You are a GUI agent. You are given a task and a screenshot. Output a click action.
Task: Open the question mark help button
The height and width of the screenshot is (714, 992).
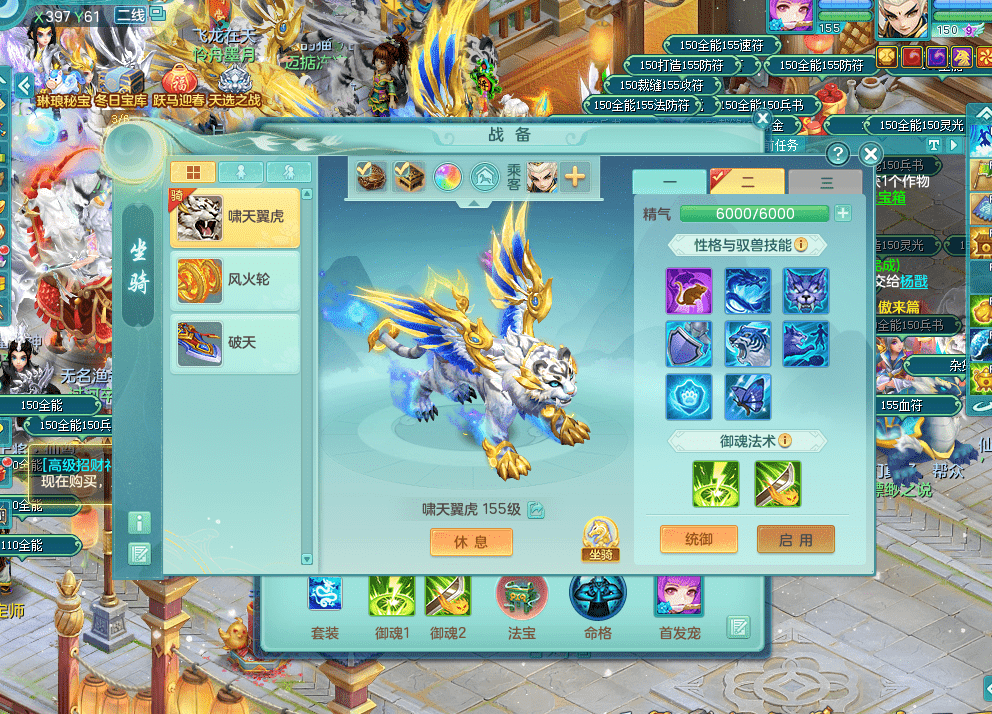click(838, 154)
